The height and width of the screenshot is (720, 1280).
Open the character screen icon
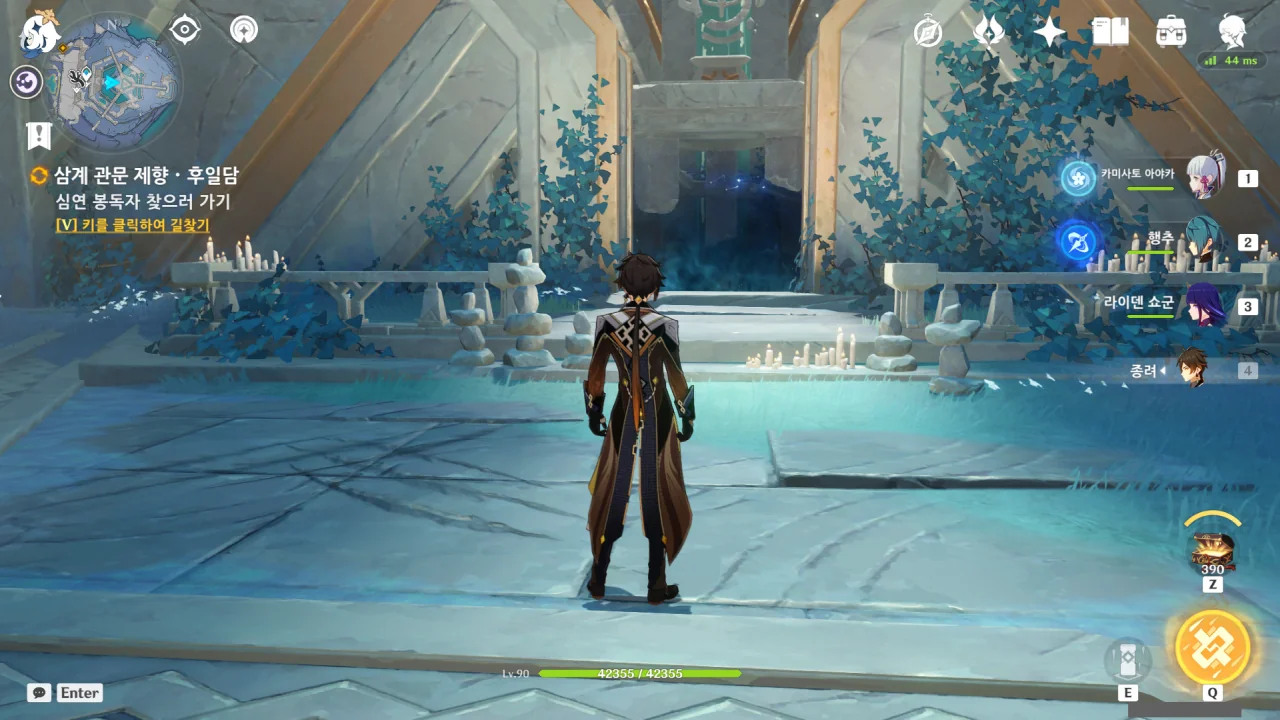(x=1232, y=32)
